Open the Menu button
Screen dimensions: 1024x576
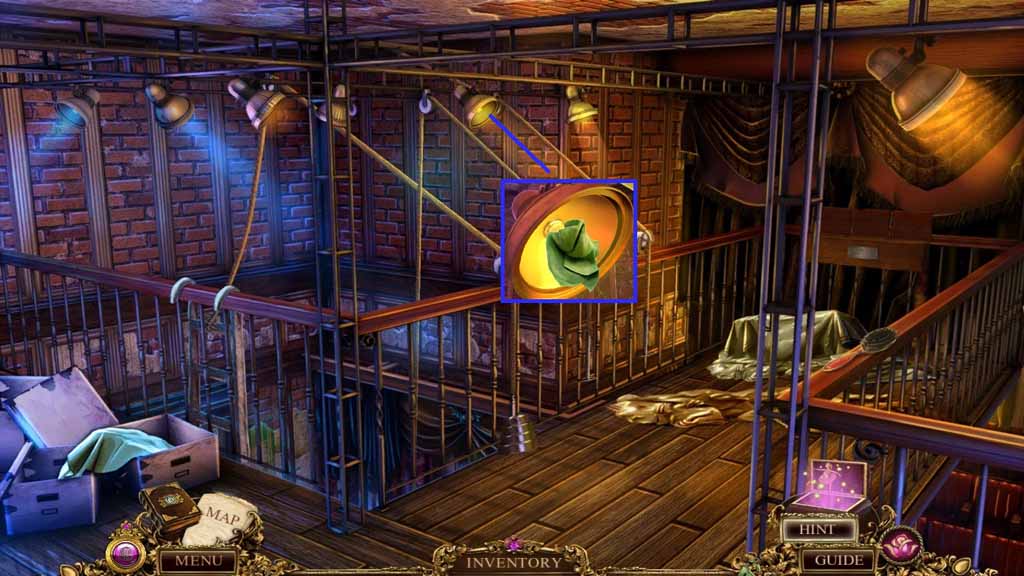198,560
